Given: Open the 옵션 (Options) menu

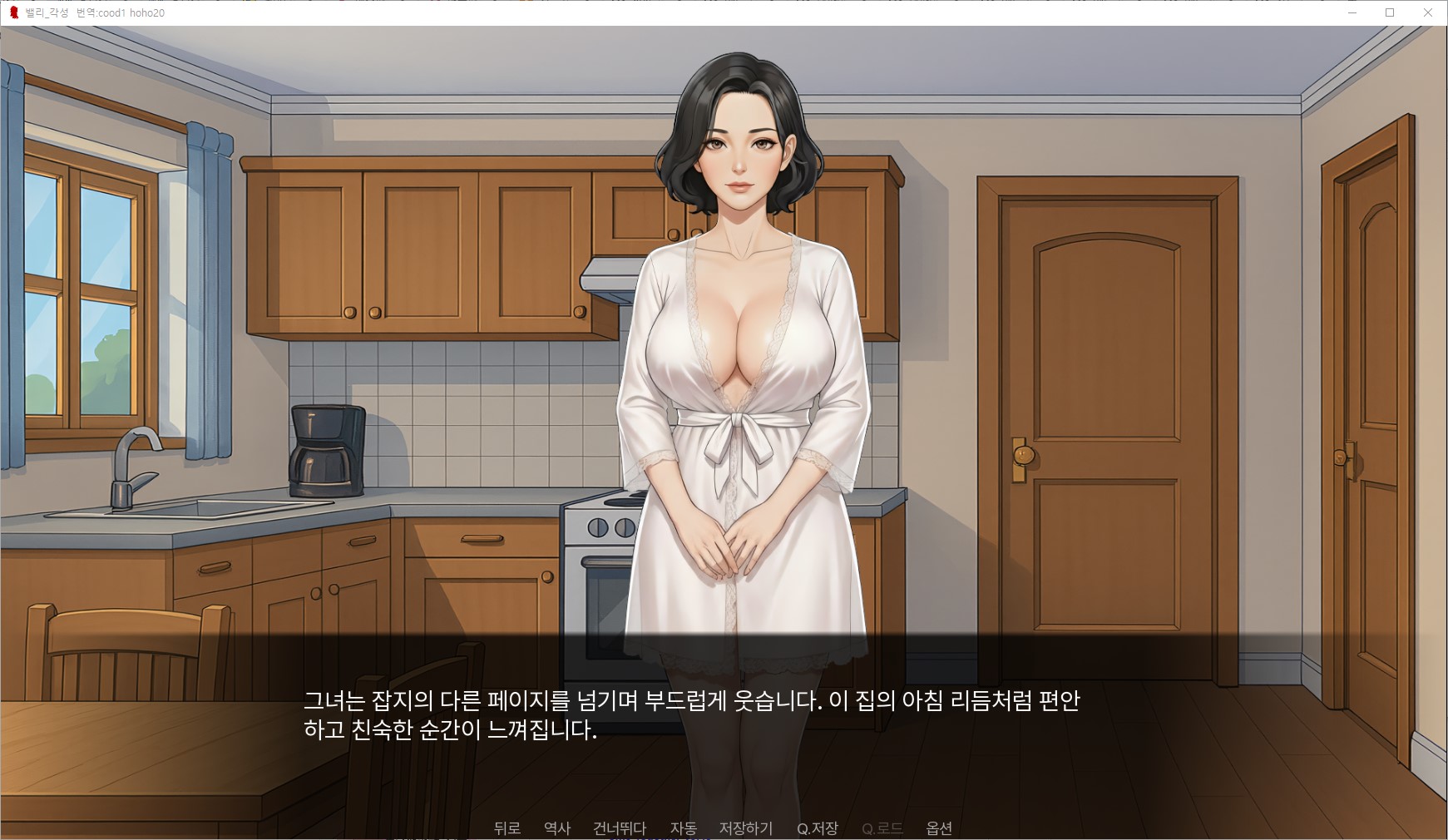Looking at the screenshot, I should click(x=938, y=828).
